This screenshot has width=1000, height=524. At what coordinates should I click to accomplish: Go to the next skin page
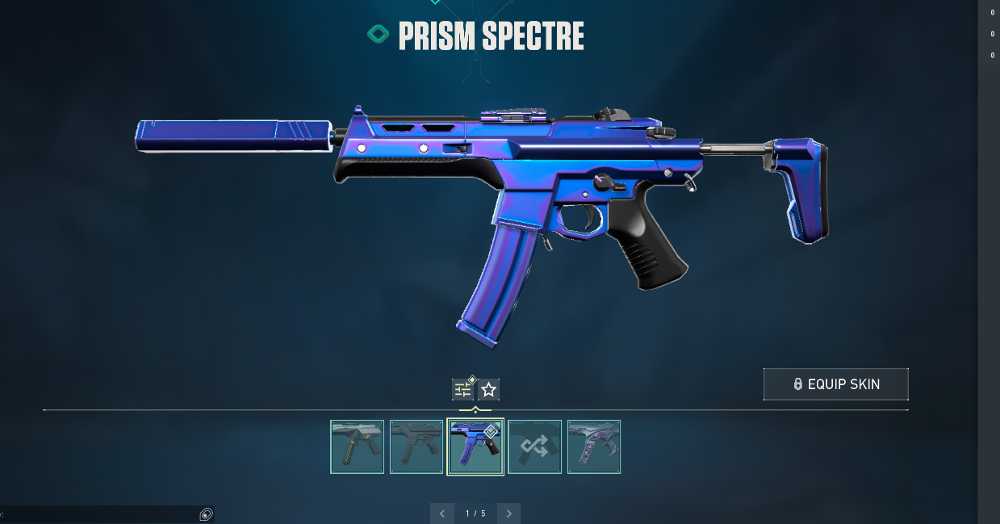(508, 514)
